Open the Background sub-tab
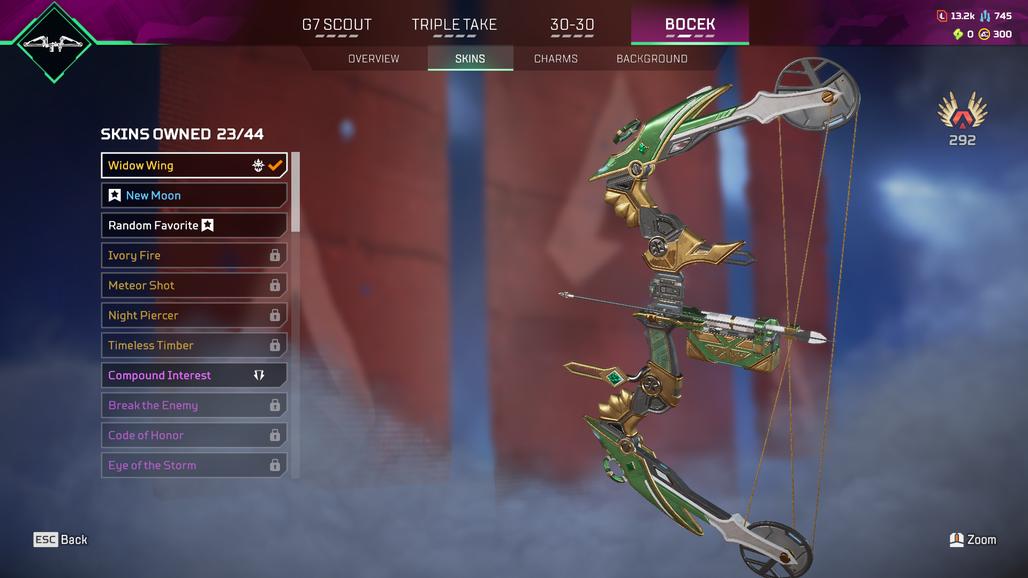Image resolution: width=1028 pixels, height=578 pixels. point(652,59)
